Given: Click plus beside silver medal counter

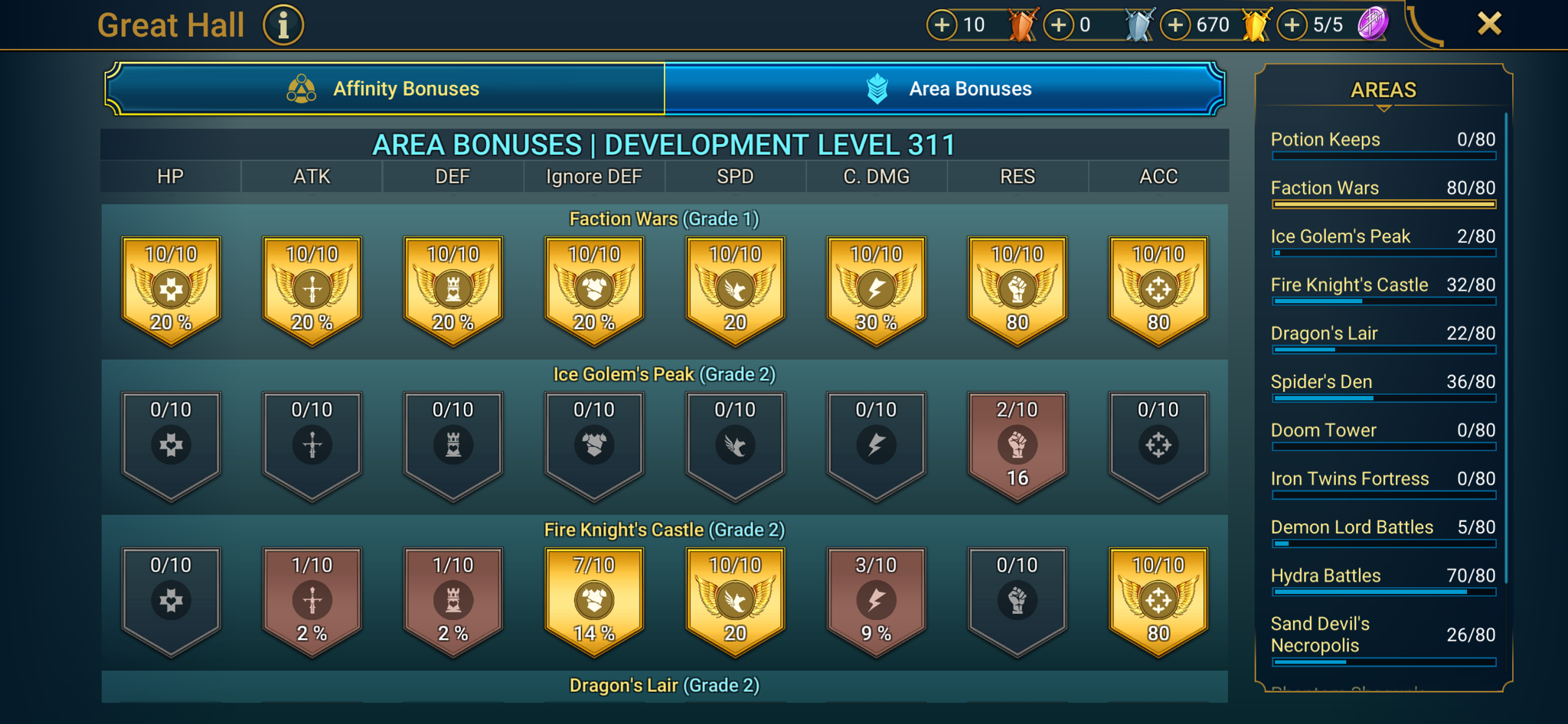Looking at the screenshot, I should [1059, 24].
